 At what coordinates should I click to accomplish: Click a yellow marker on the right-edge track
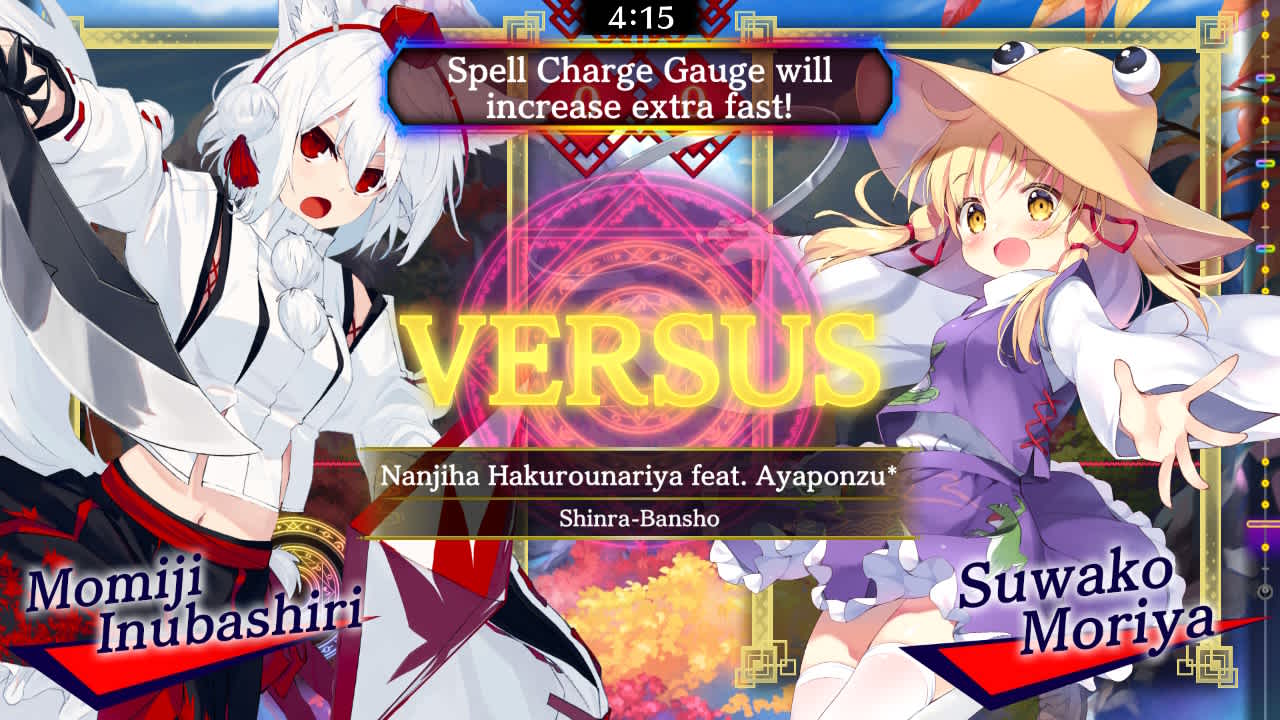click(x=1264, y=35)
